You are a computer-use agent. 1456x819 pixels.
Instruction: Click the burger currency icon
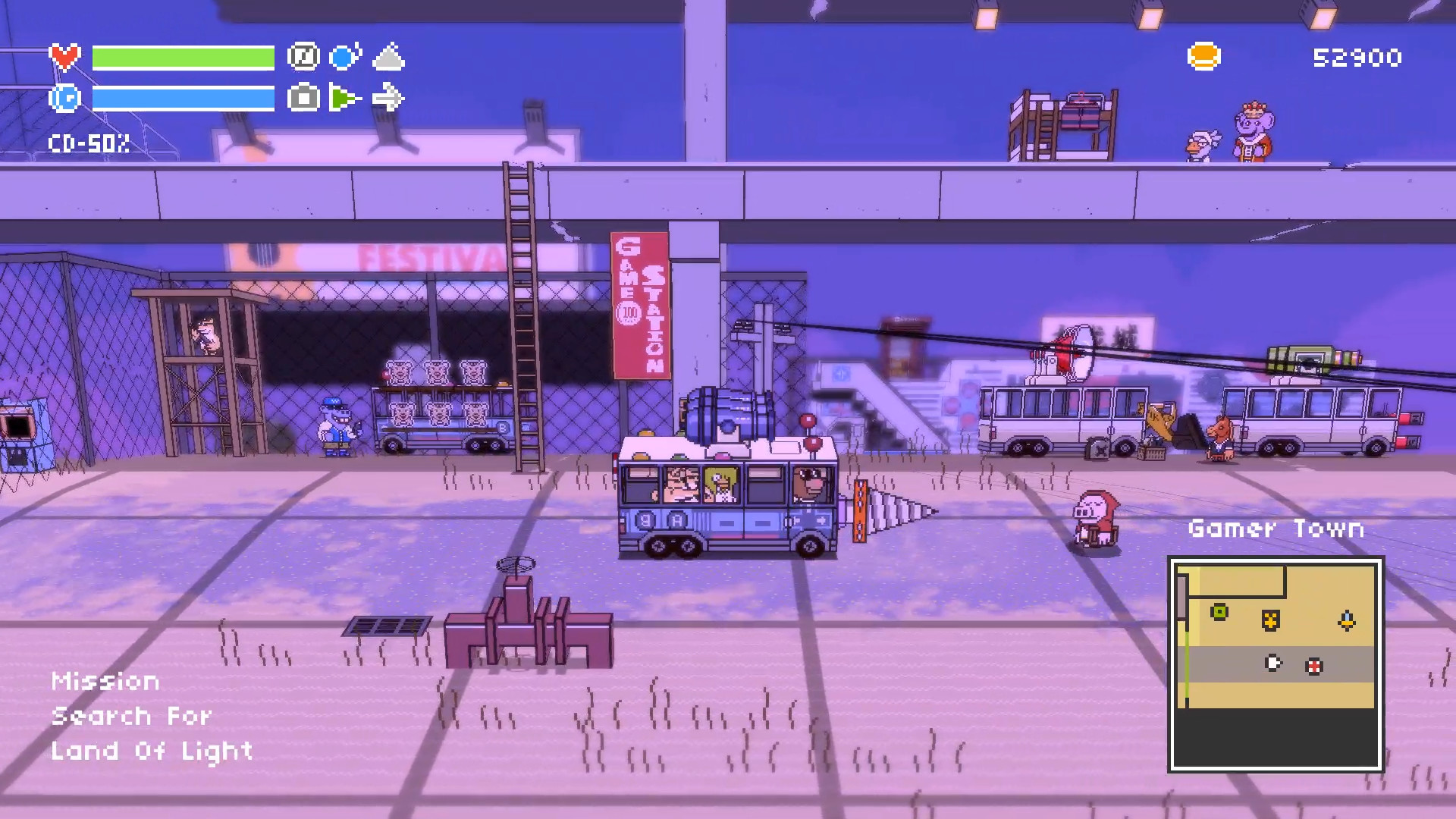coord(1203,57)
